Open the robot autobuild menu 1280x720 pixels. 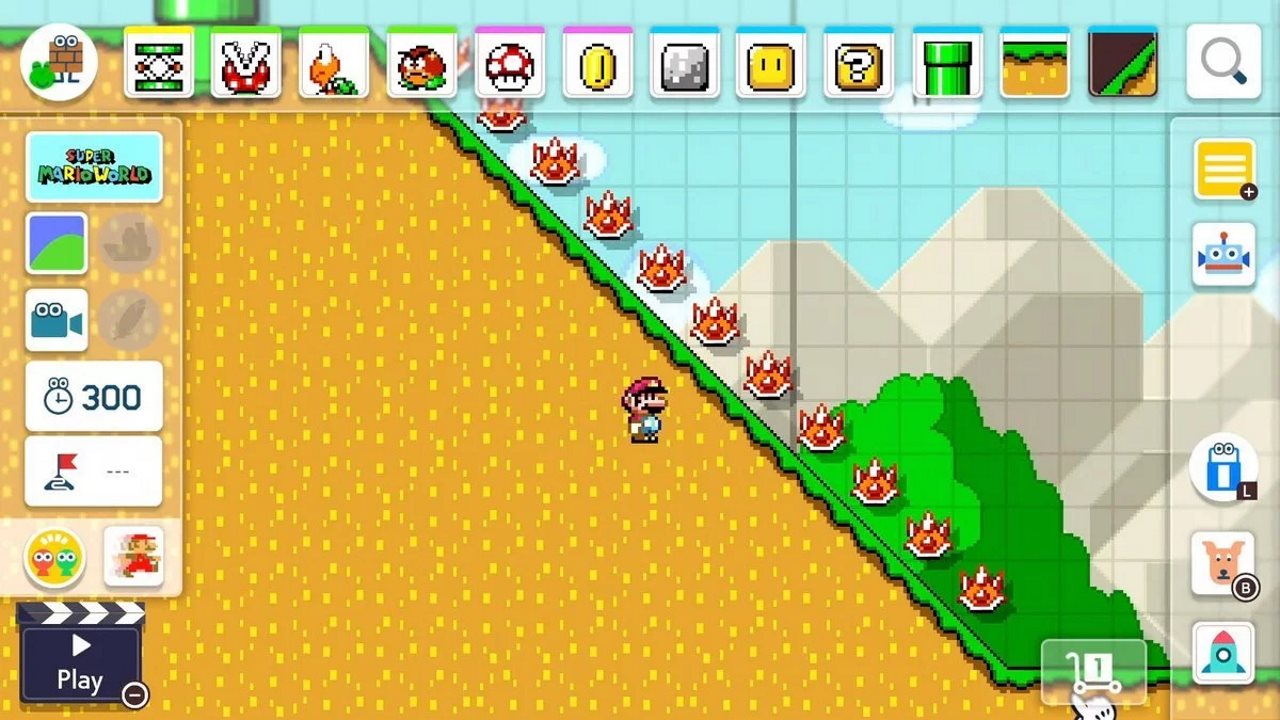[1224, 255]
